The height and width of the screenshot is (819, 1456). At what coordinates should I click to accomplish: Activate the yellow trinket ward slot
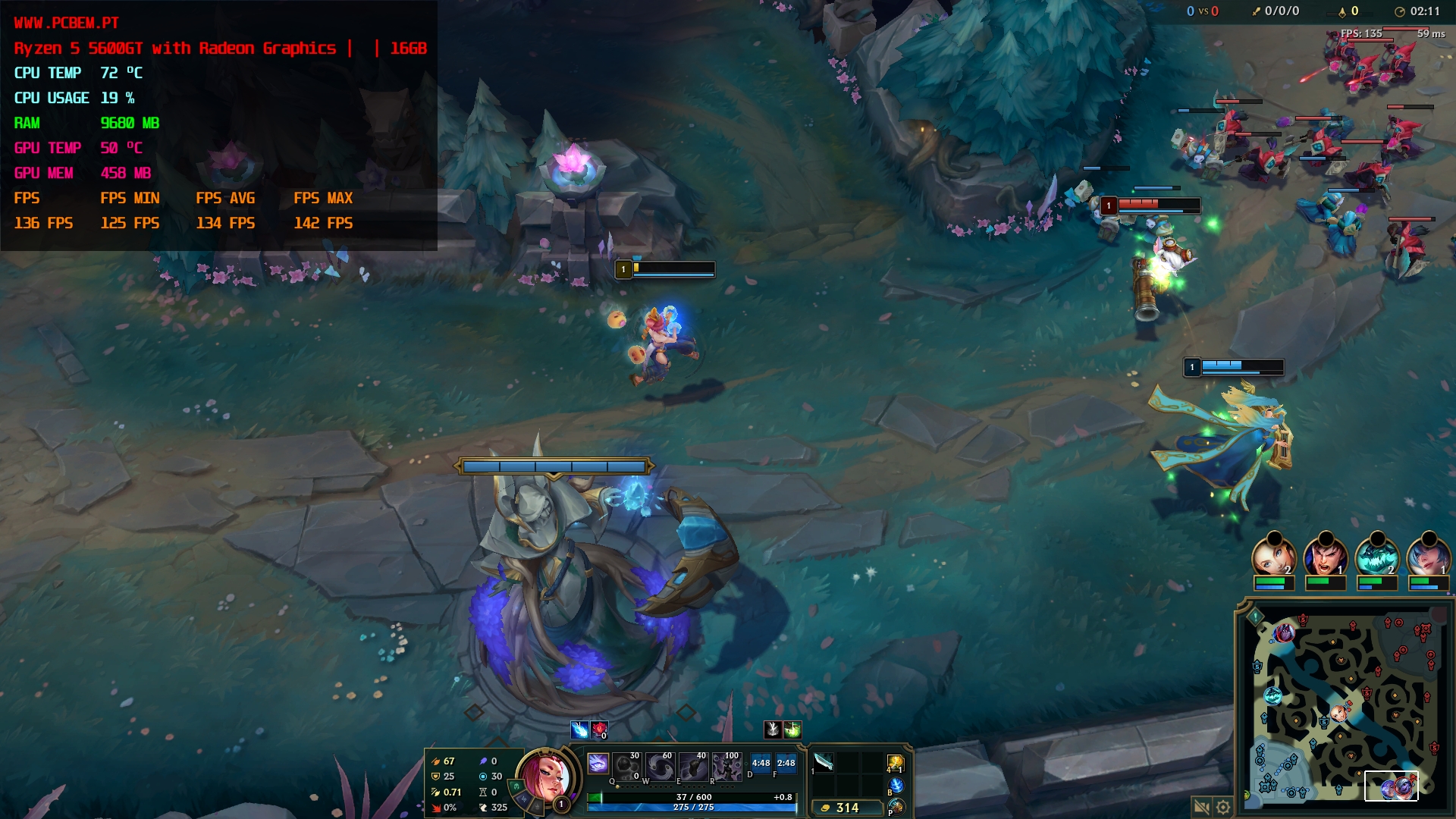click(x=896, y=763)
